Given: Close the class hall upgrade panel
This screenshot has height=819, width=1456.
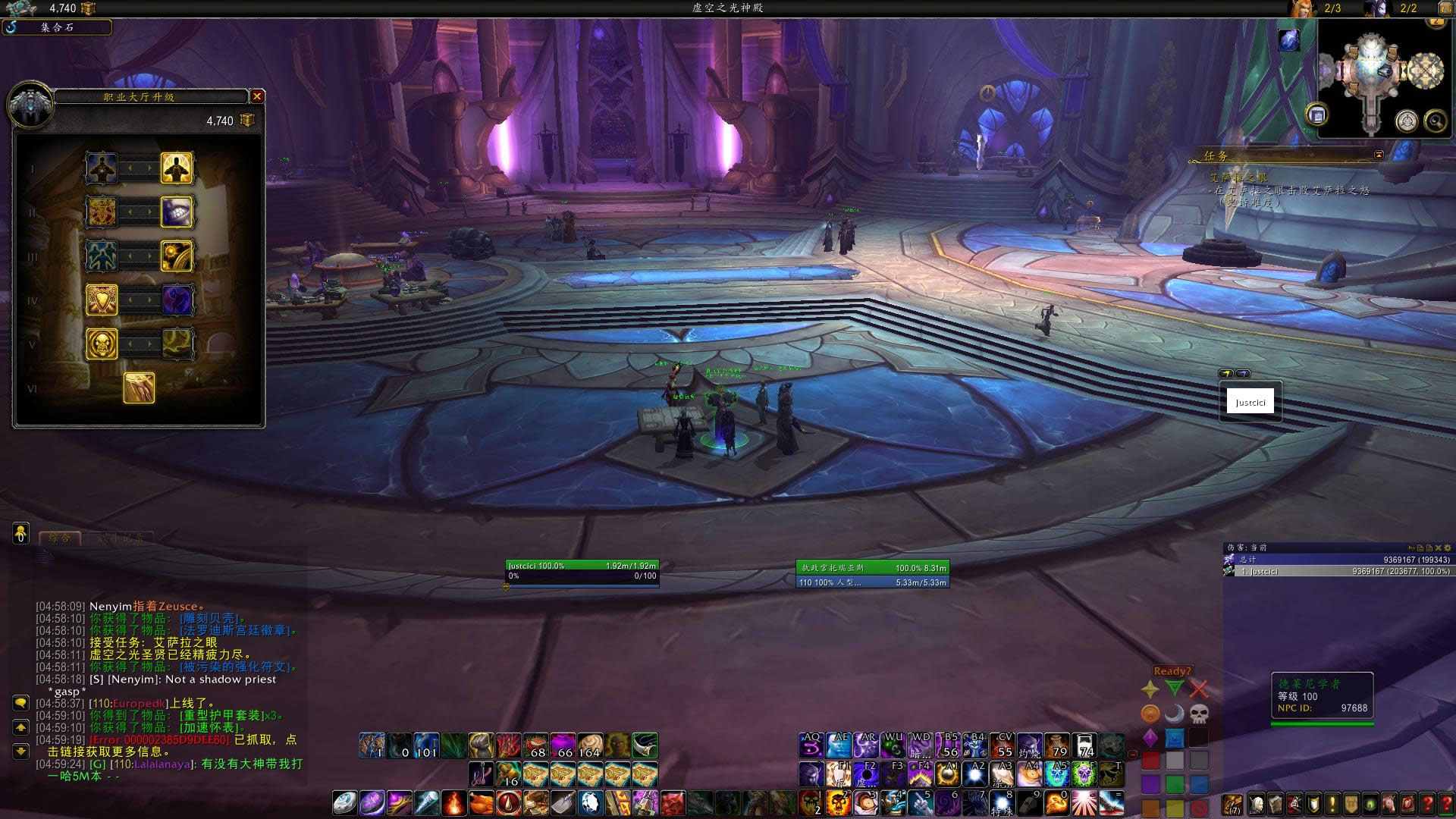Looking at the screenshot, I should pyautogui.click(x=257, y=96).
